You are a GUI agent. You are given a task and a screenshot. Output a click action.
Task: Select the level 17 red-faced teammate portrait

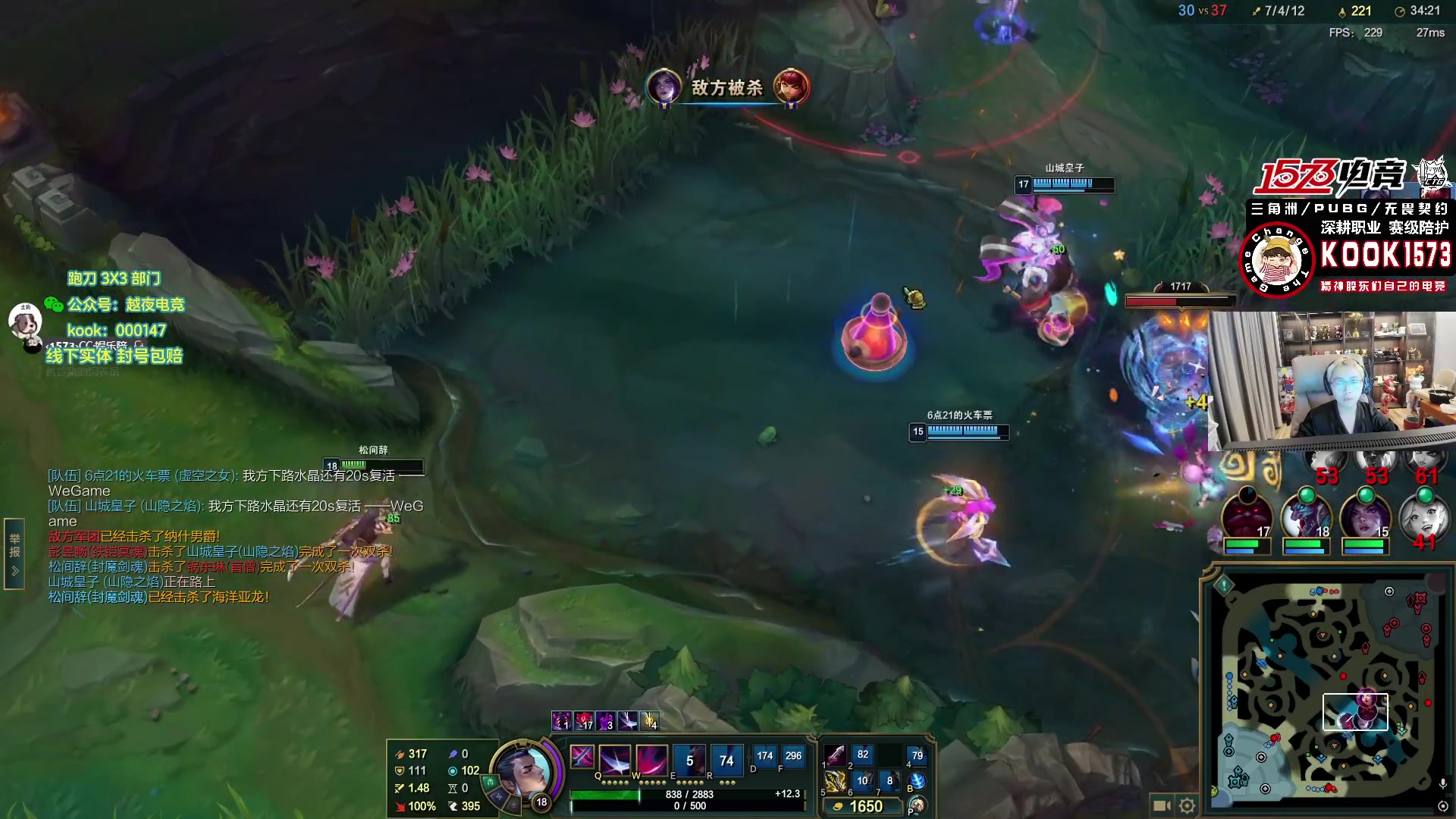click(x=1247, y=514)
